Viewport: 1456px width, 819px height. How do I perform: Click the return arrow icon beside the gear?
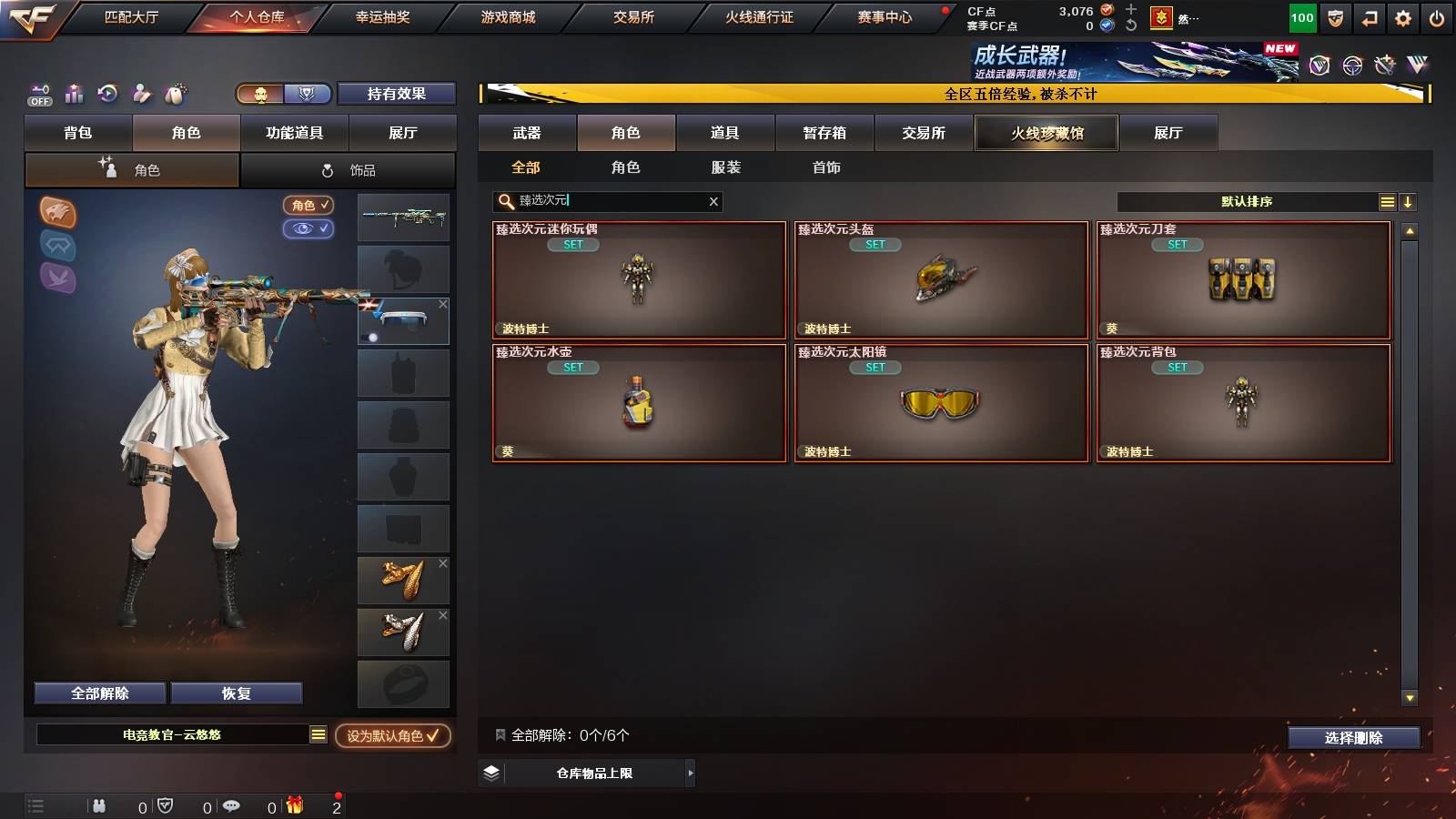1369,16
